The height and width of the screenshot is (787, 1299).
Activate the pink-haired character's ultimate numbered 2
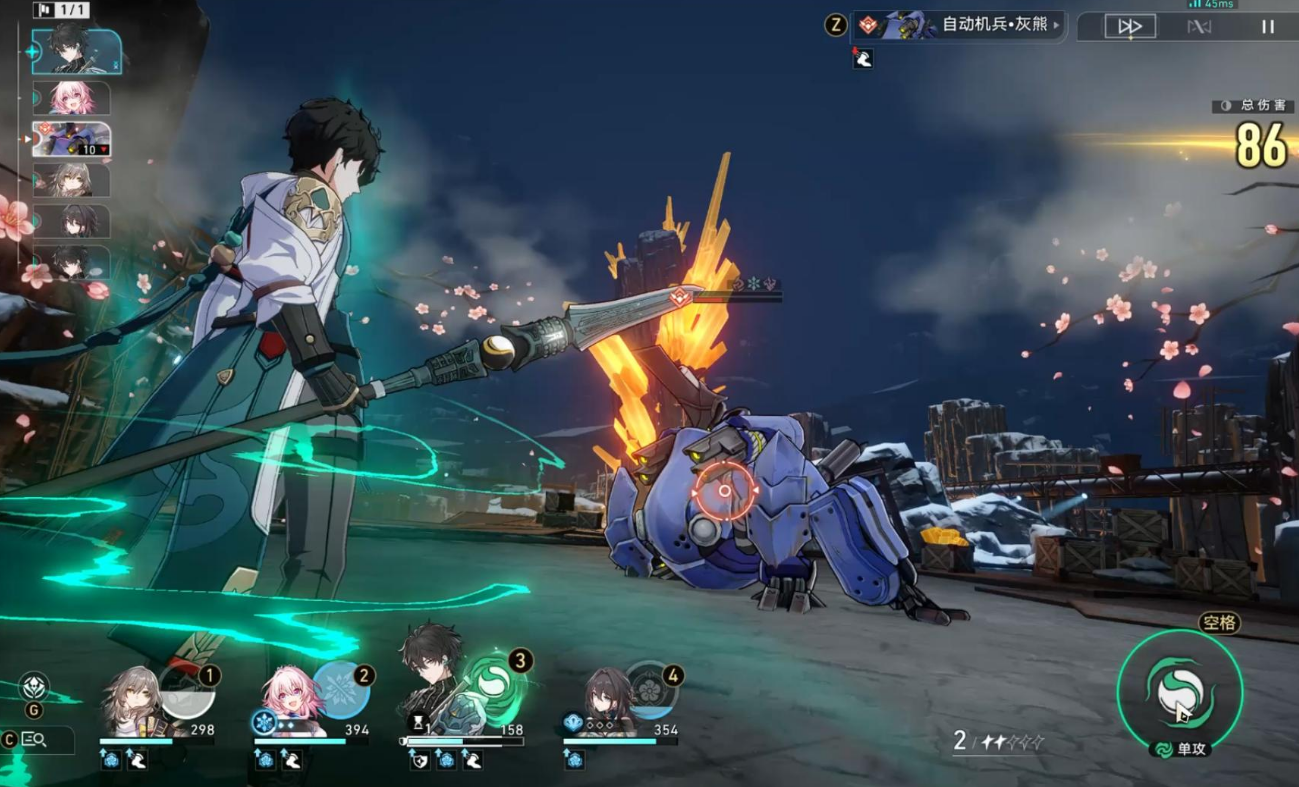click(342, 691)
